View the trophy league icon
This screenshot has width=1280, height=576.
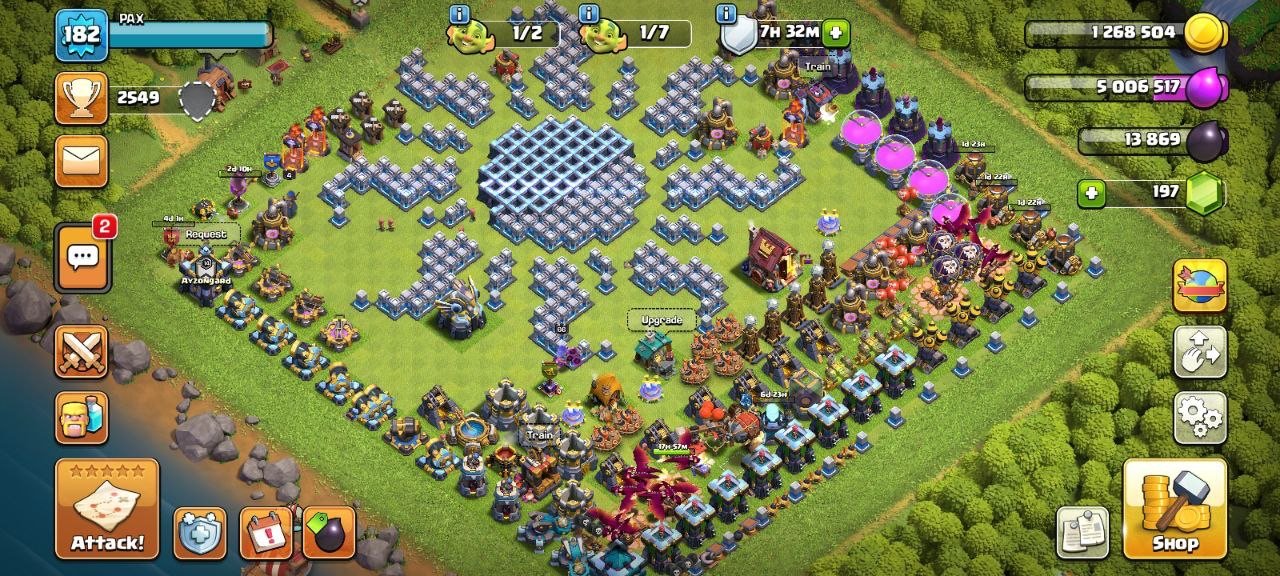81,98
